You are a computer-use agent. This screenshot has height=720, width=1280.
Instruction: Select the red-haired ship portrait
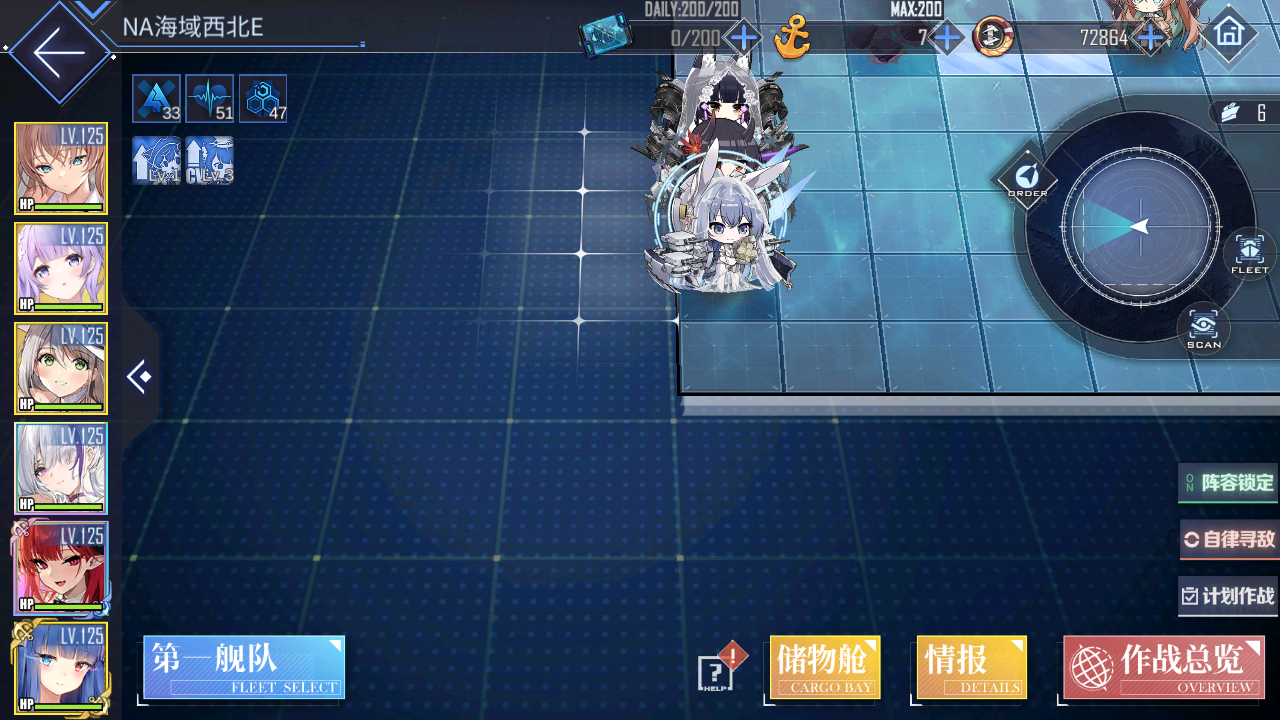coord(61,568)
